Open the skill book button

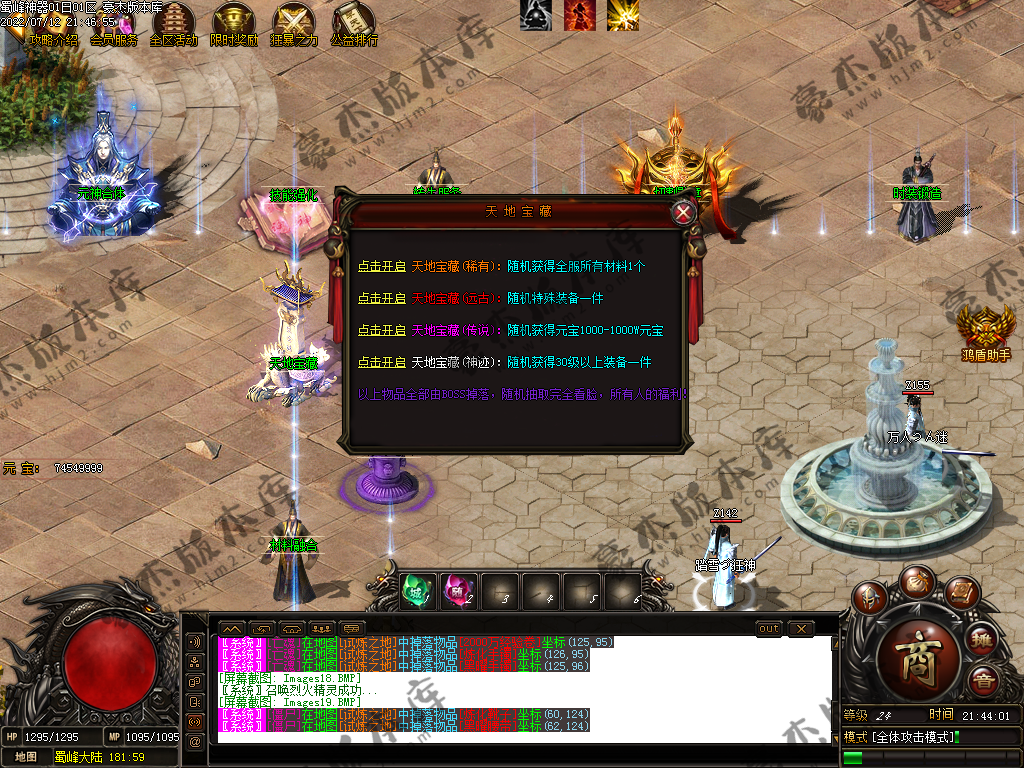click(960, 592)
